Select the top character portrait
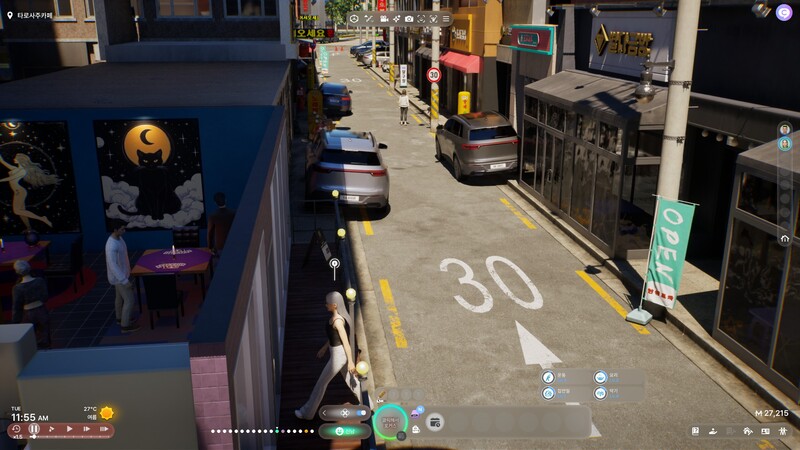 pyautogui.click(x=785, y=129)
